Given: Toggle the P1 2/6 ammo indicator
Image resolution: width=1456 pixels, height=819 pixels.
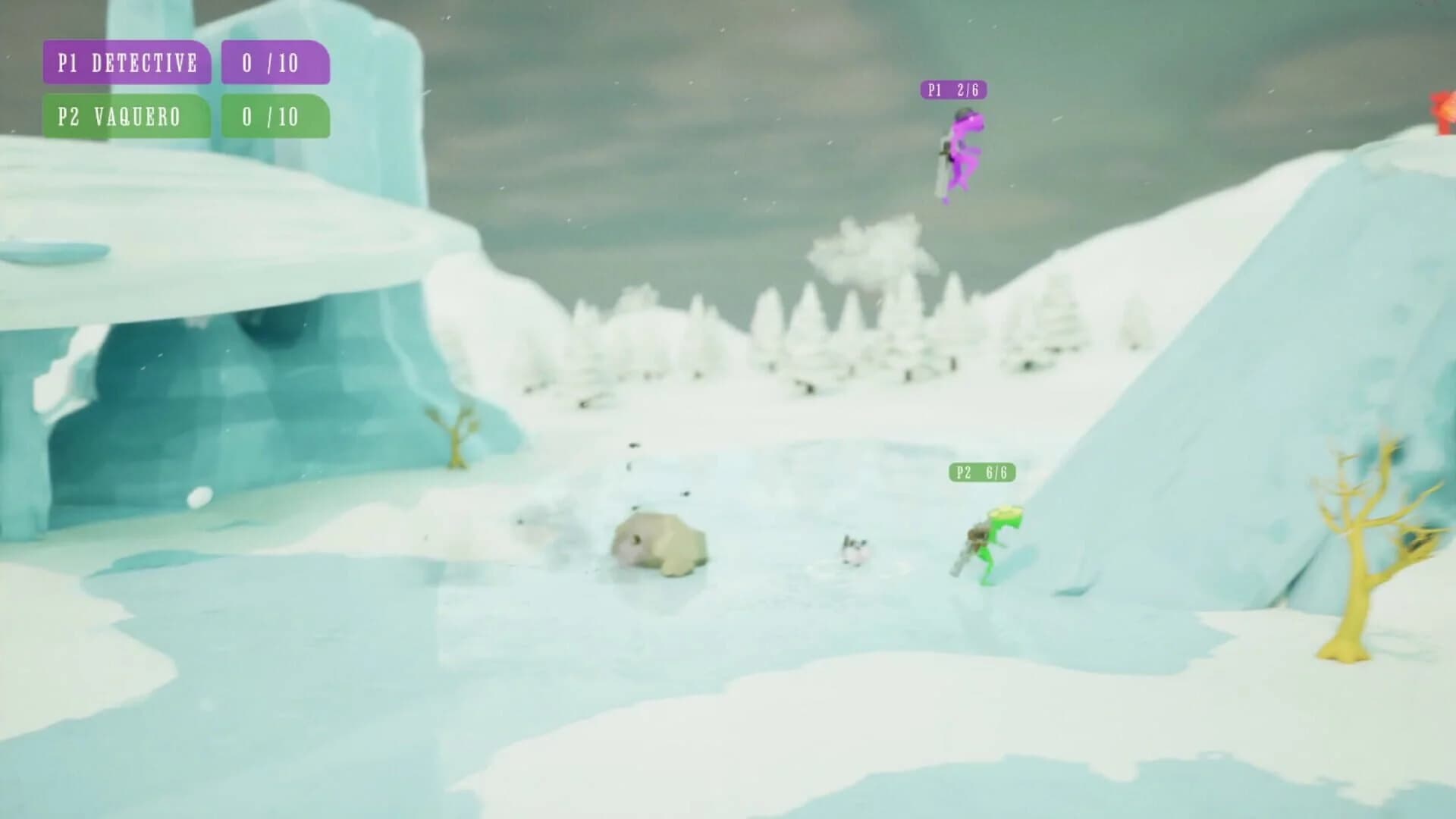Looking at the screenshot, I should pyautogui.click(x=954, y=91).
